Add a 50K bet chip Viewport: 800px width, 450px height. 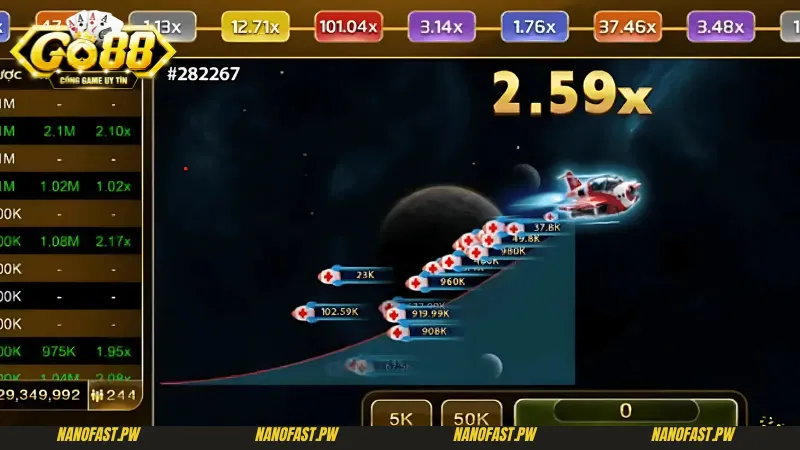coord(471,417)
